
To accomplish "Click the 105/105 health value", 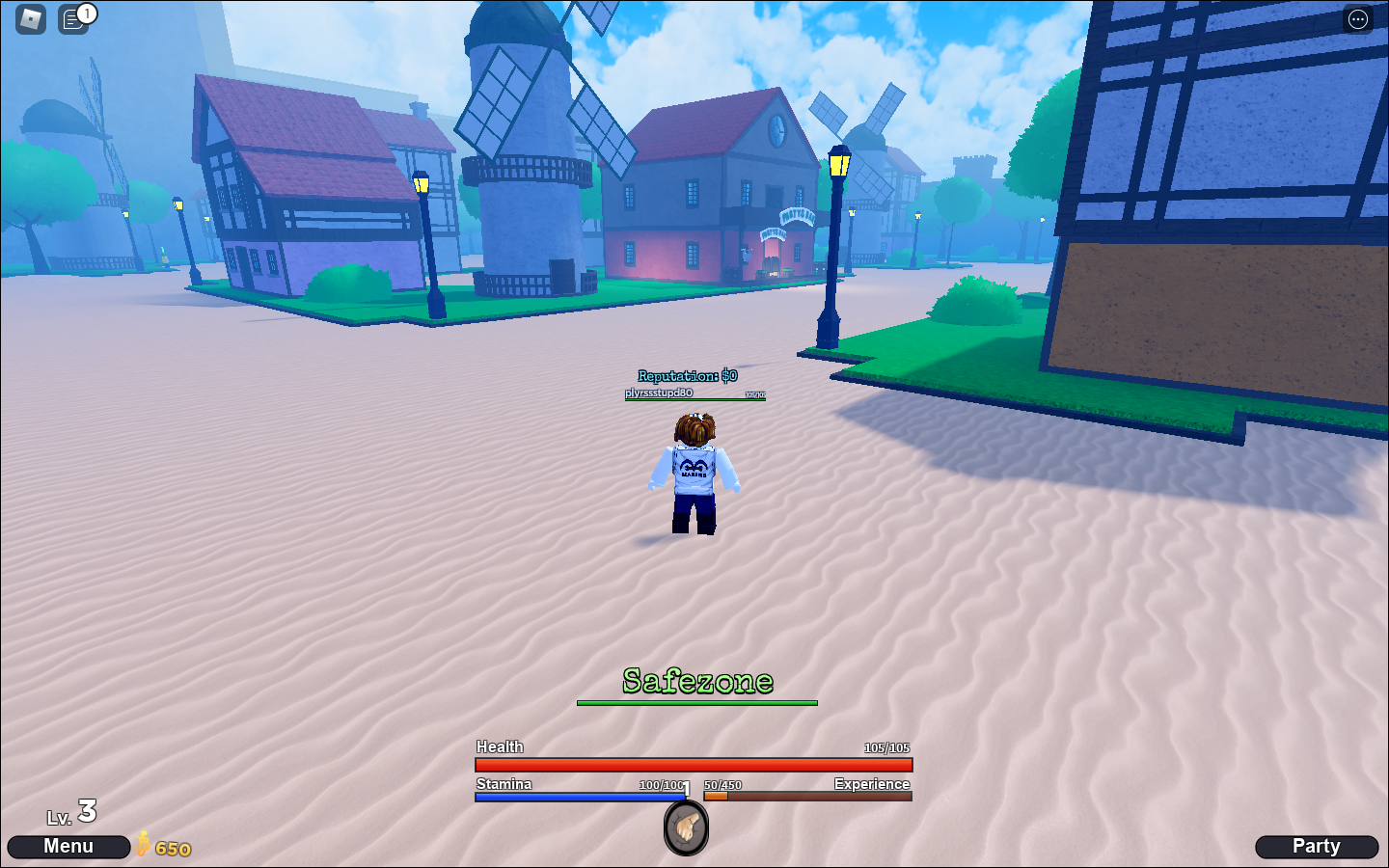I will pyautogui.click(x=885, y=746).
